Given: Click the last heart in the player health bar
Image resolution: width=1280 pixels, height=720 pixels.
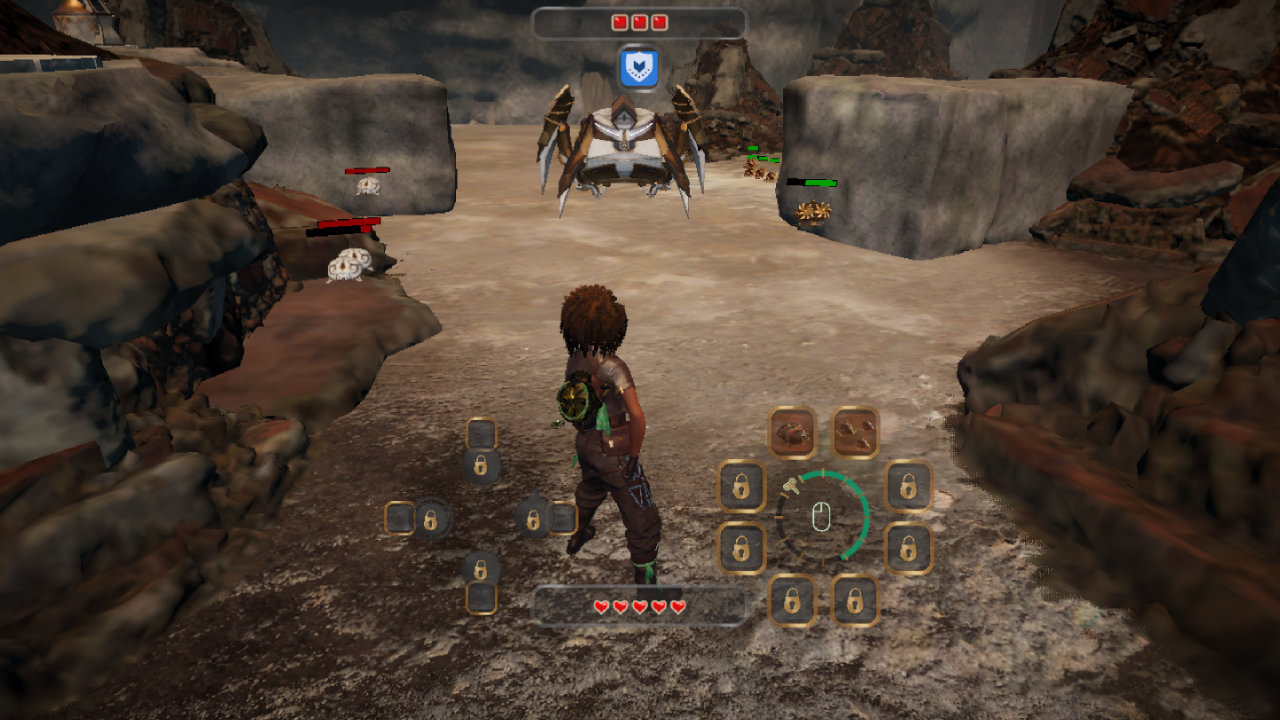Looking at the screenshot, I should click(678, 605).
